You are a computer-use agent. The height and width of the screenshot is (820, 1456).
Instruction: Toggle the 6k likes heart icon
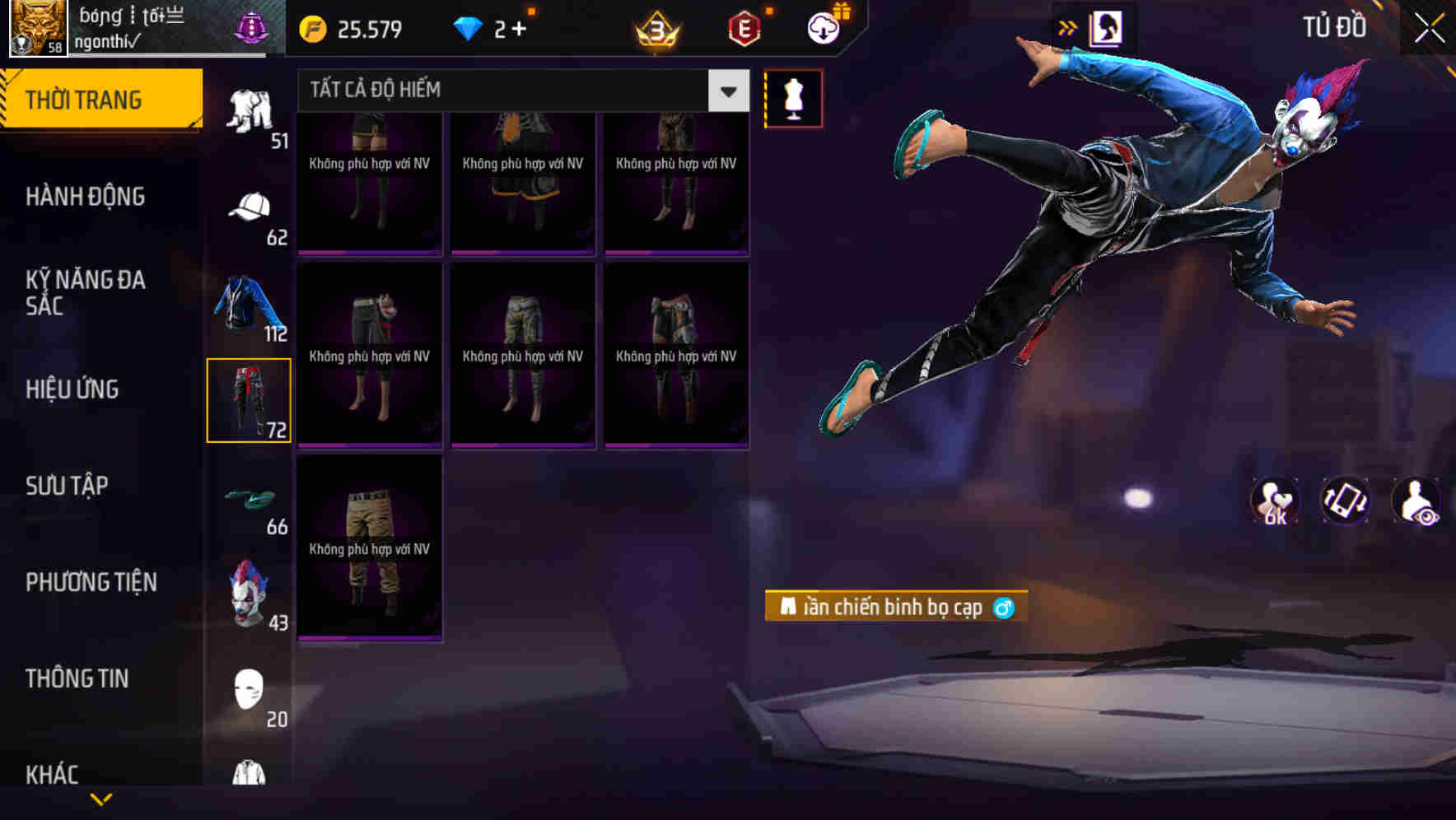pos(1275,501)
